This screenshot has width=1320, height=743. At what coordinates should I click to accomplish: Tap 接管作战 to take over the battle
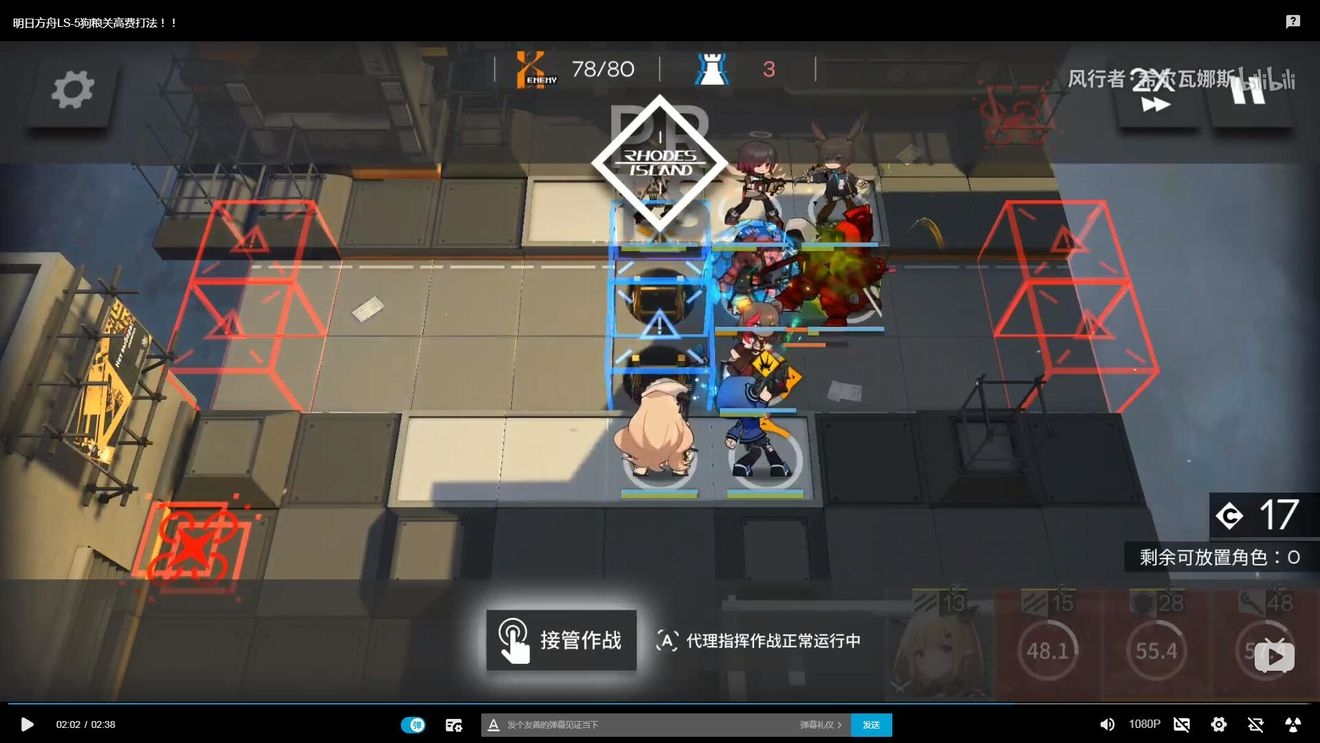(x=561, y=640)
